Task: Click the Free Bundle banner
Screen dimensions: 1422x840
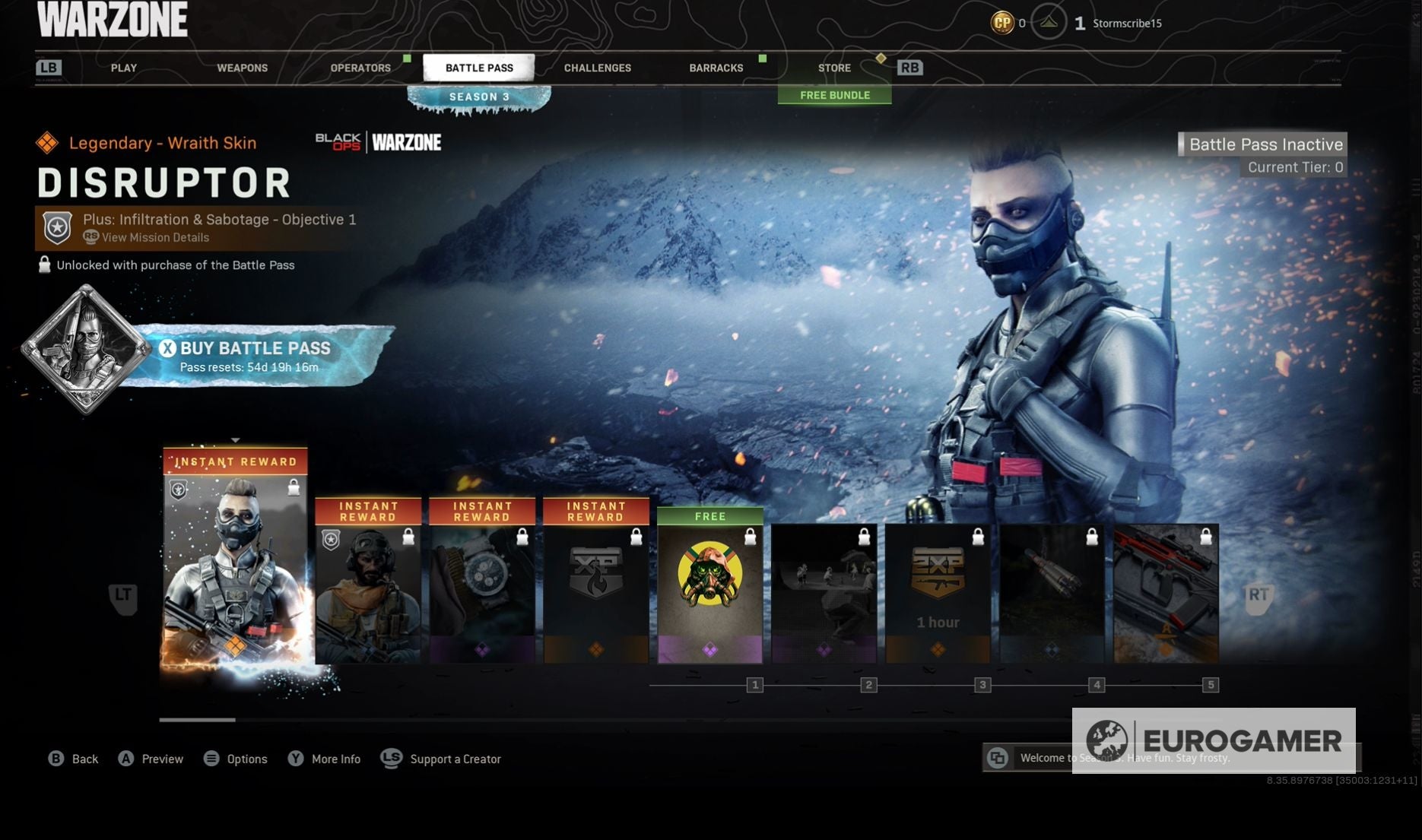Action: click(x=835, y=95)
